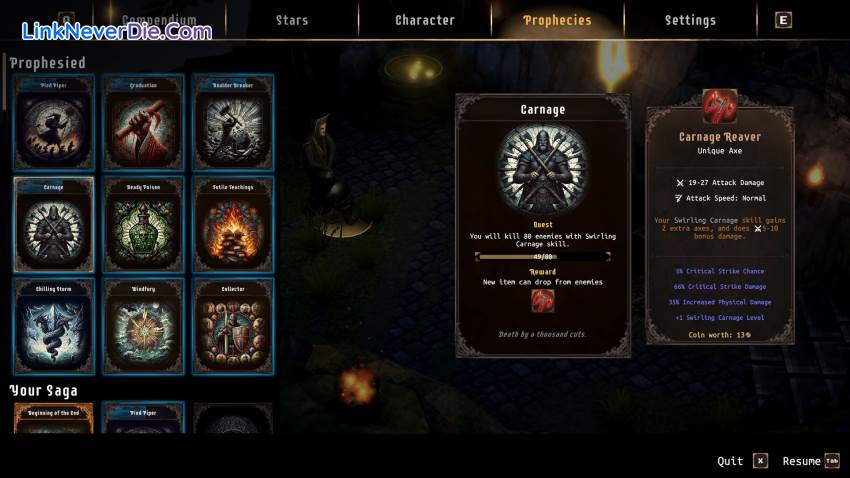Screen dimensions: 850x478
Task: Select the Prophecies tab
Action: coord(557,20)
